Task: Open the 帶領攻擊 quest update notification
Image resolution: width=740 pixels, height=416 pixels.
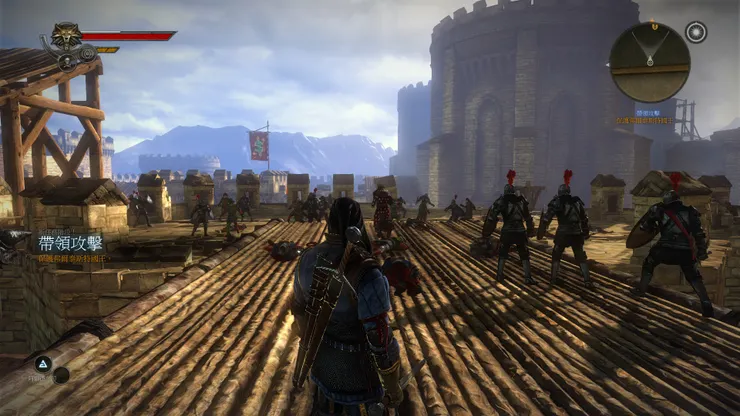Action: click(x=70, y=243)
